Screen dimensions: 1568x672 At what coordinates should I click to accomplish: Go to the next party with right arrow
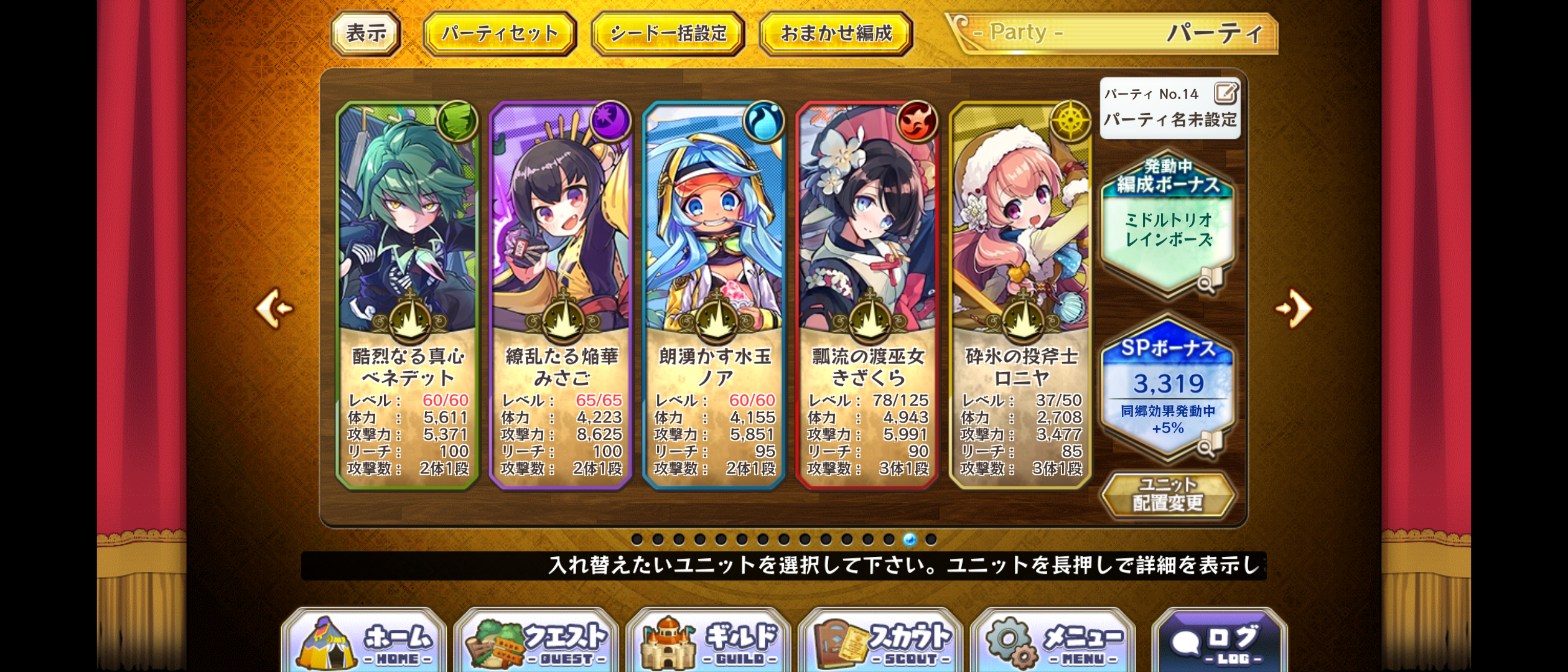tap(1294, 308)
